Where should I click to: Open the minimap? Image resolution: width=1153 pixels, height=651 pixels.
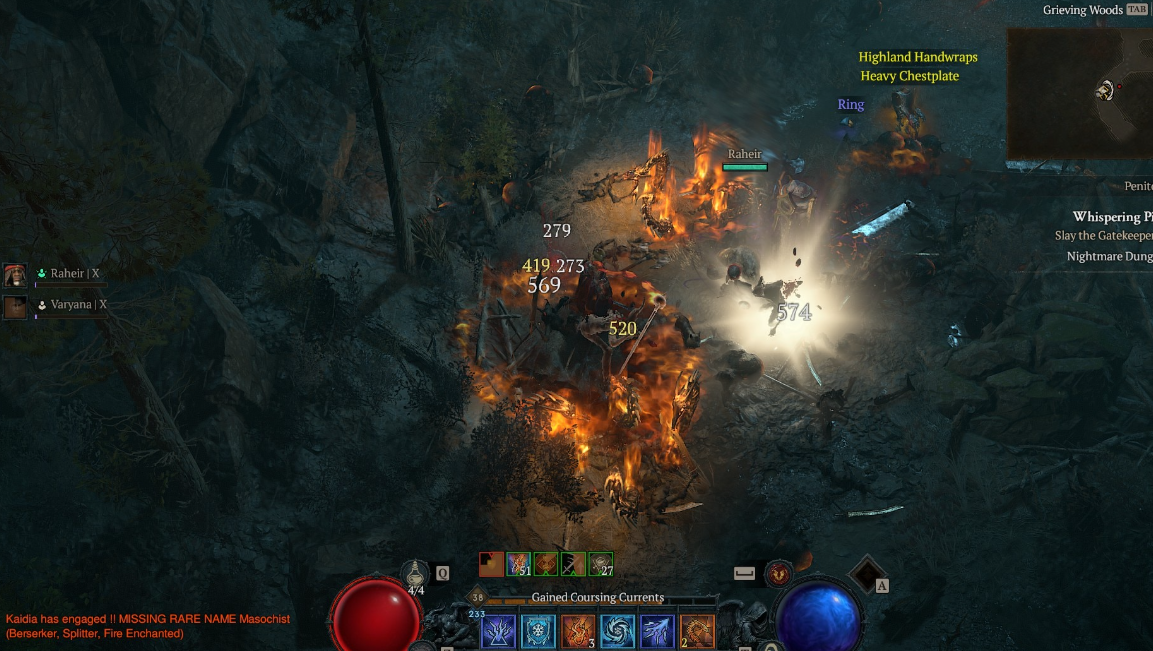1080,93
